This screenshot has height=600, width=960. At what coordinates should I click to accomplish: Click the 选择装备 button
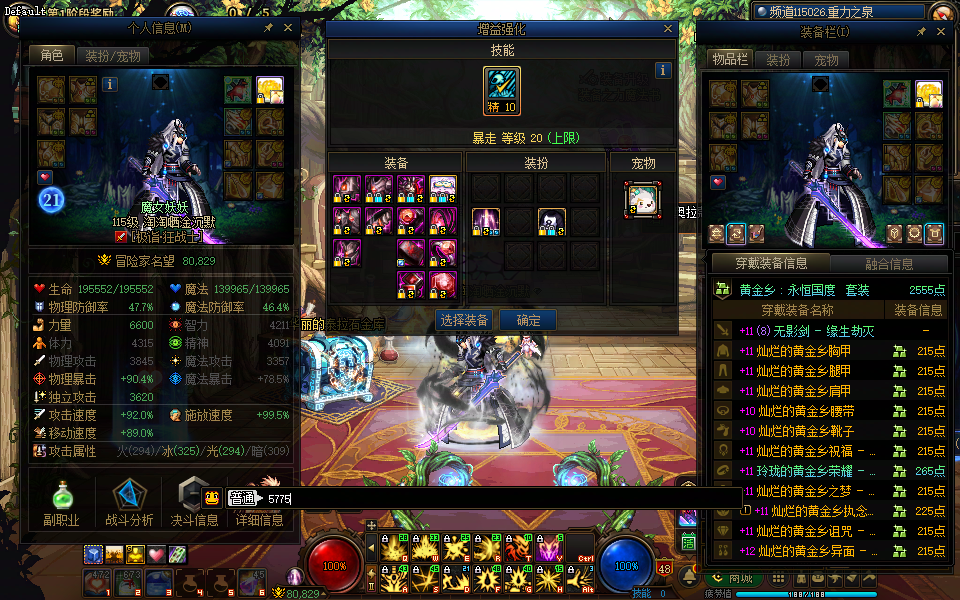coord(464,320)
